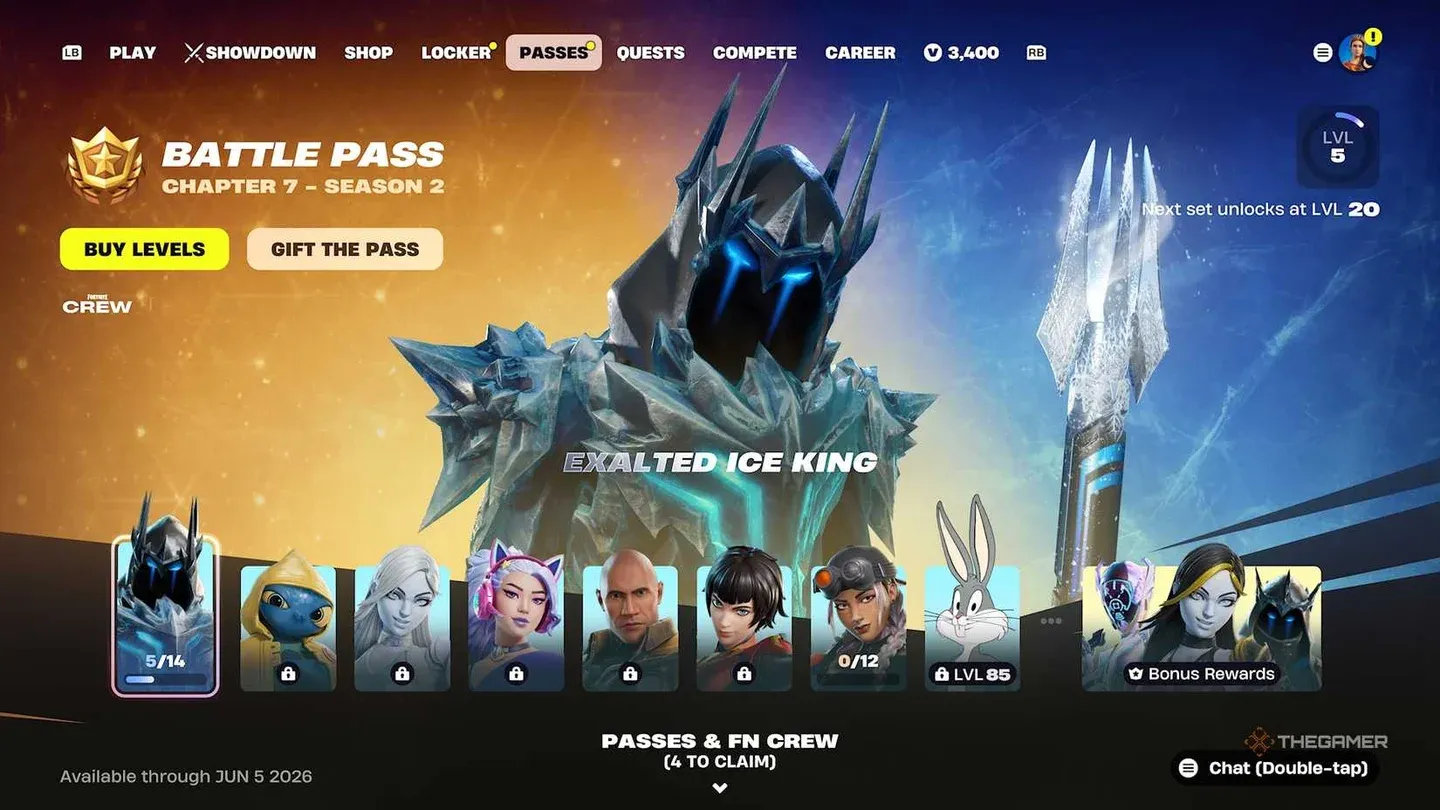
Task: Click the lock on The Rock skin tile
Action: (x=631, y=675)
